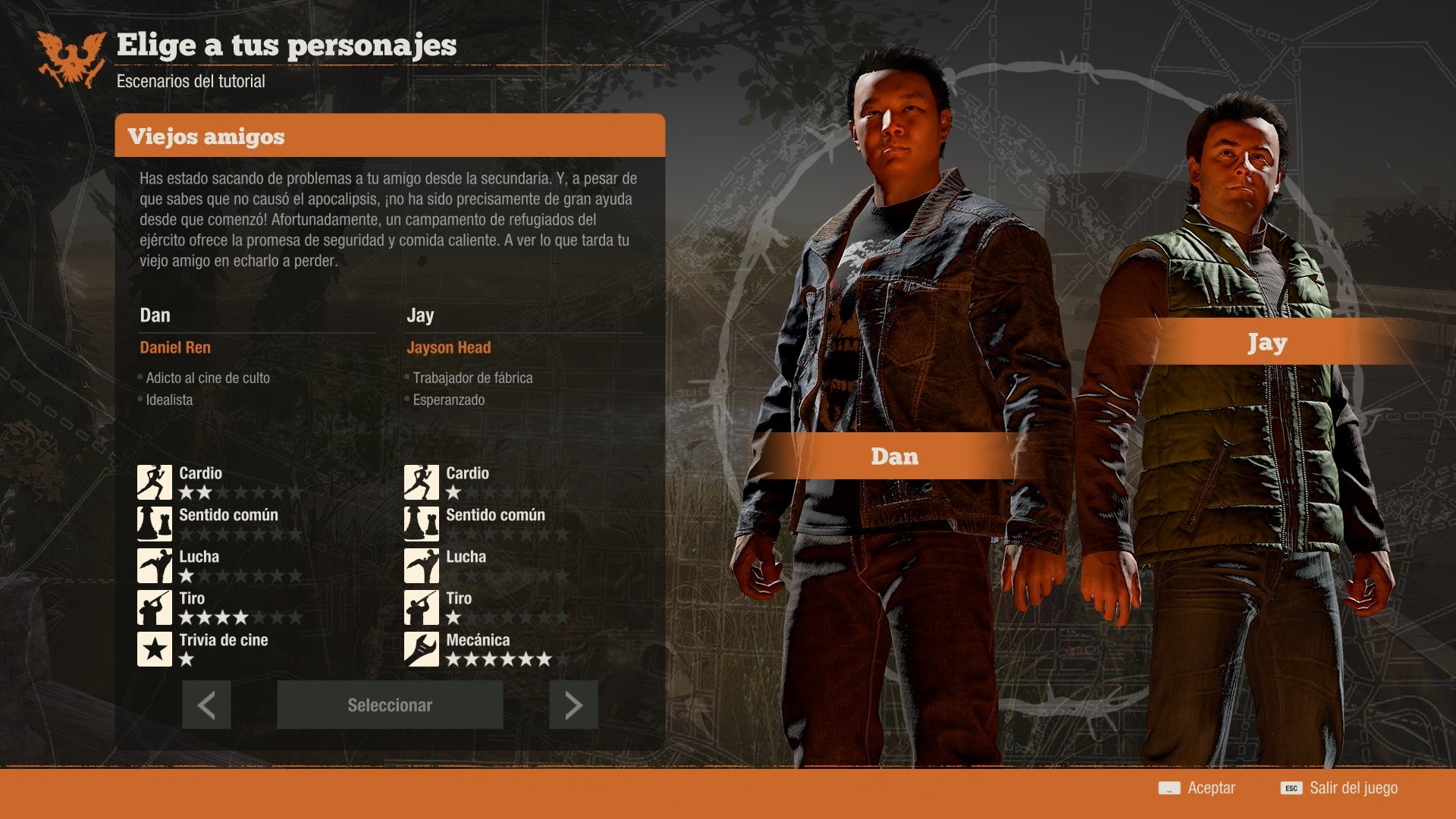Image resolution: width=1456 pixels, height=819 pixels.
Task: Open the next scenario with right arrow
Action: (x=573, y=704)
